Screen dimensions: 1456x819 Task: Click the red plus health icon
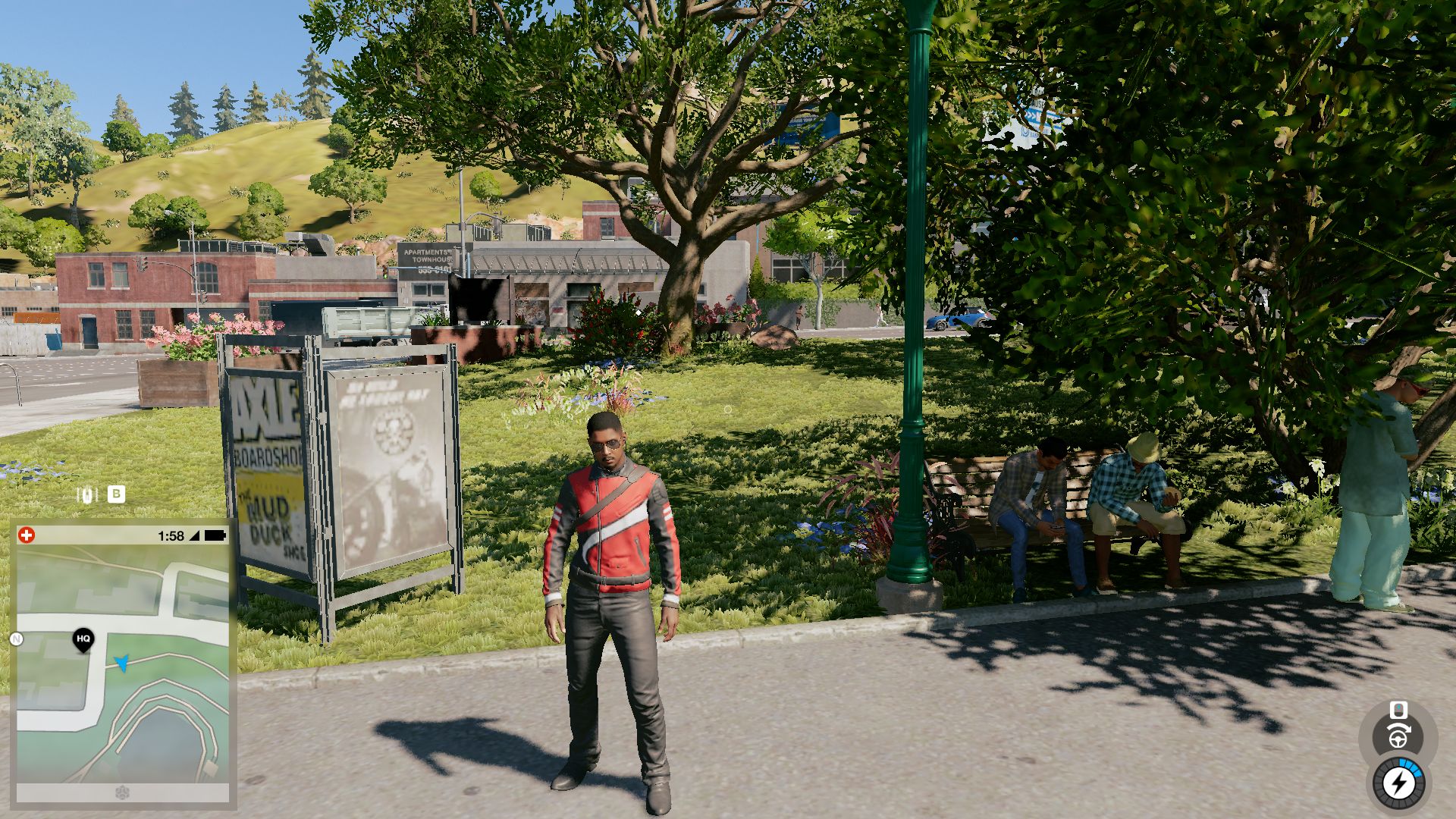(x=27, y=535)
